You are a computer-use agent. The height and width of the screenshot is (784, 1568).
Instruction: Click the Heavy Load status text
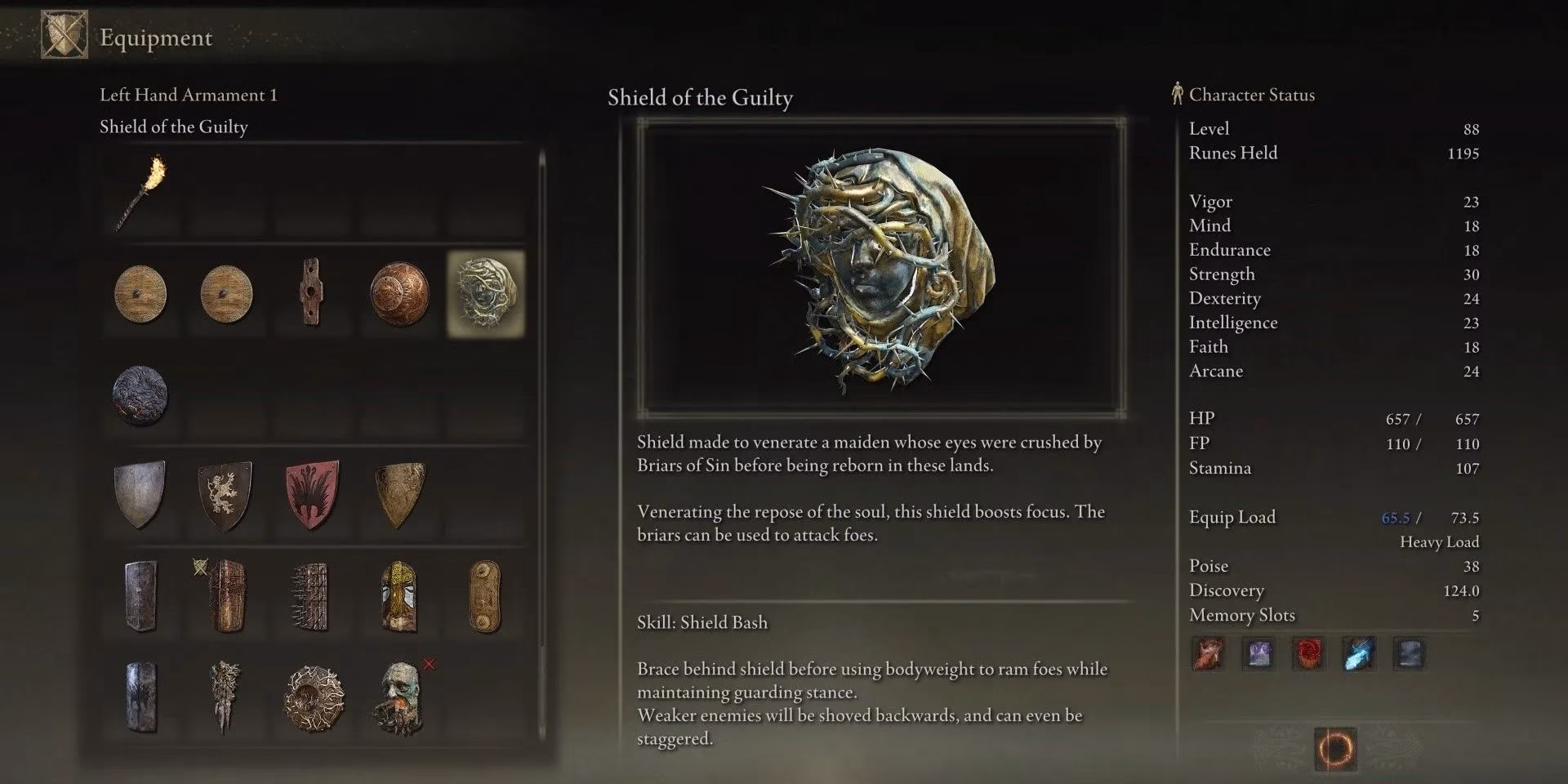point(1439,541)
